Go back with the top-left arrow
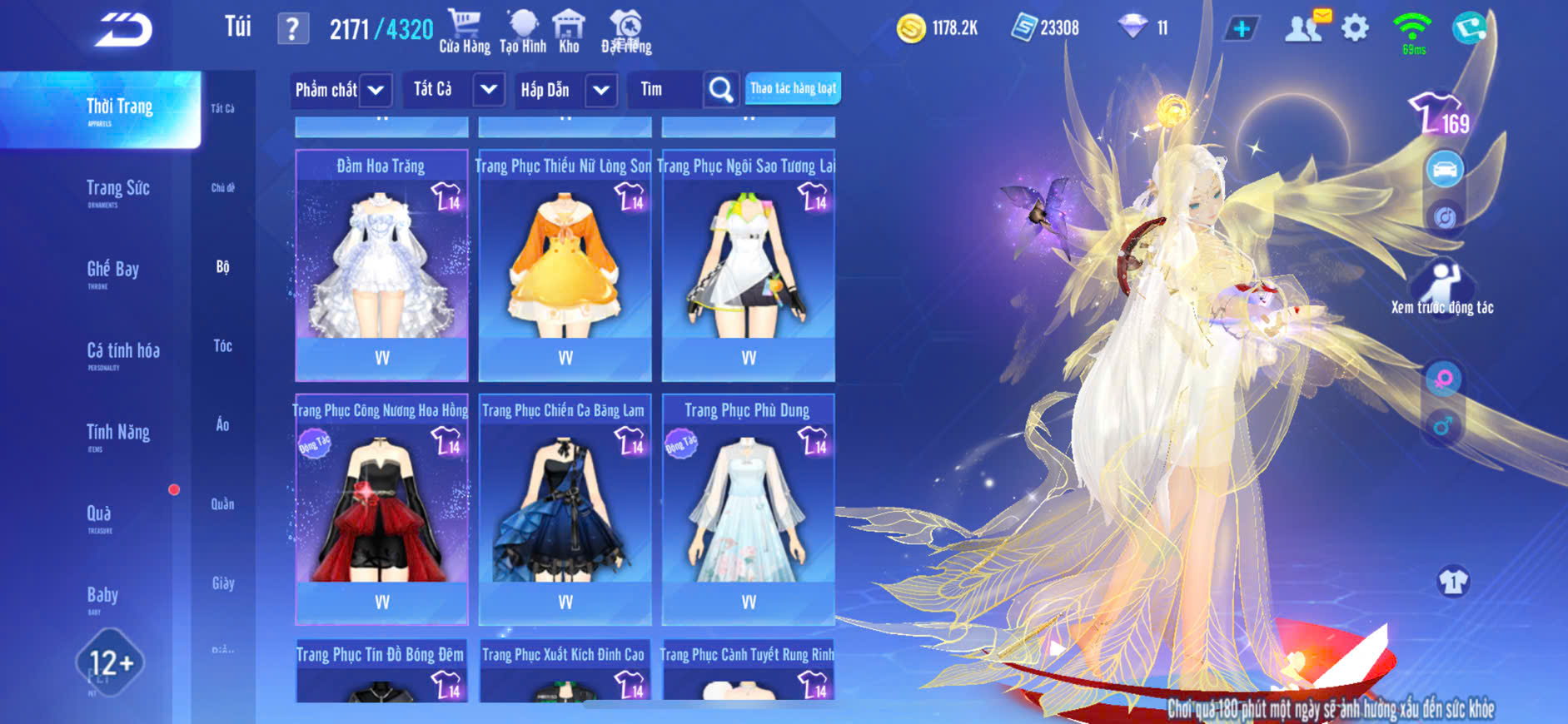 coord(123,30)
